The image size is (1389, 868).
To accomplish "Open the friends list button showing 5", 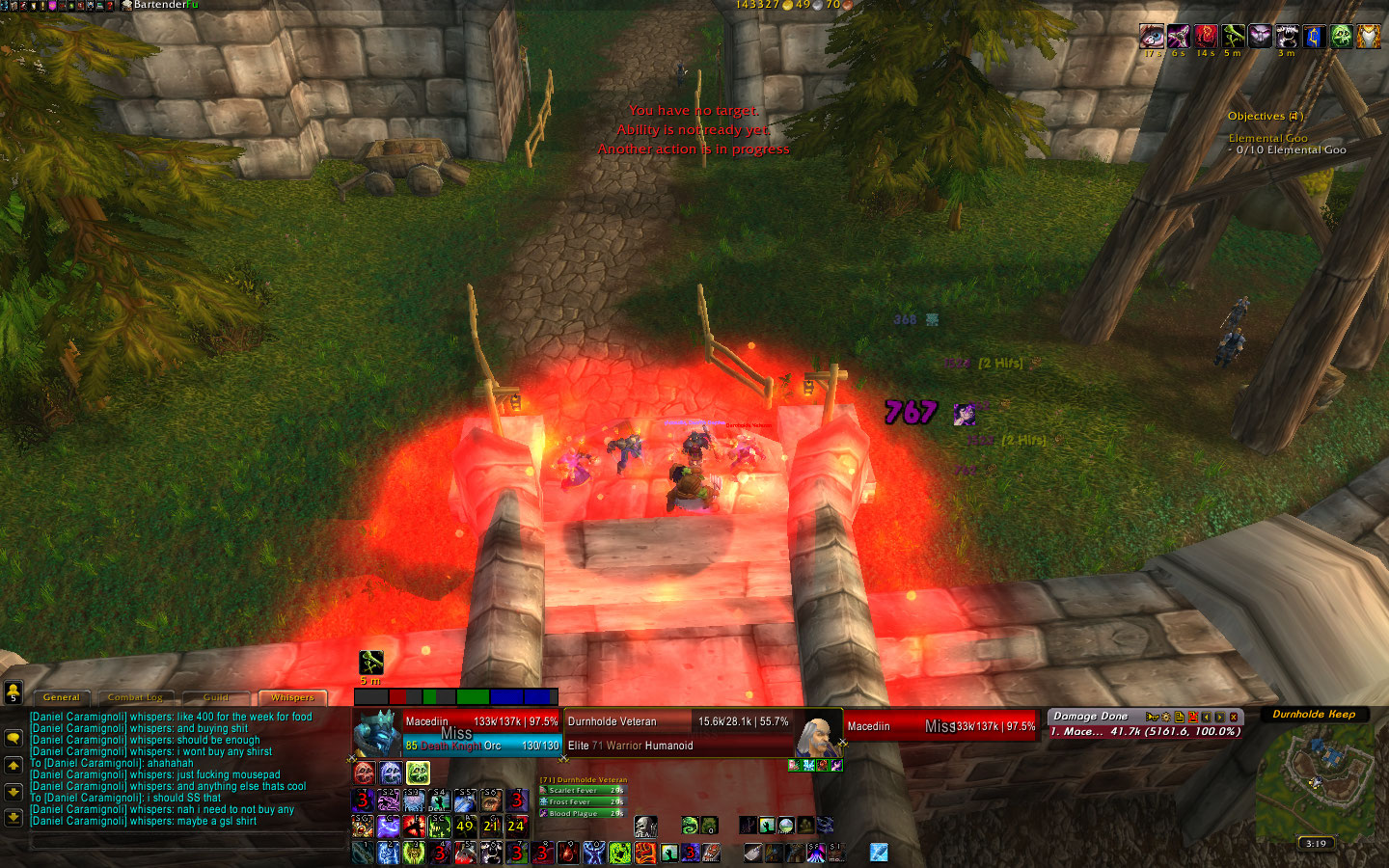I will [13, 692].
